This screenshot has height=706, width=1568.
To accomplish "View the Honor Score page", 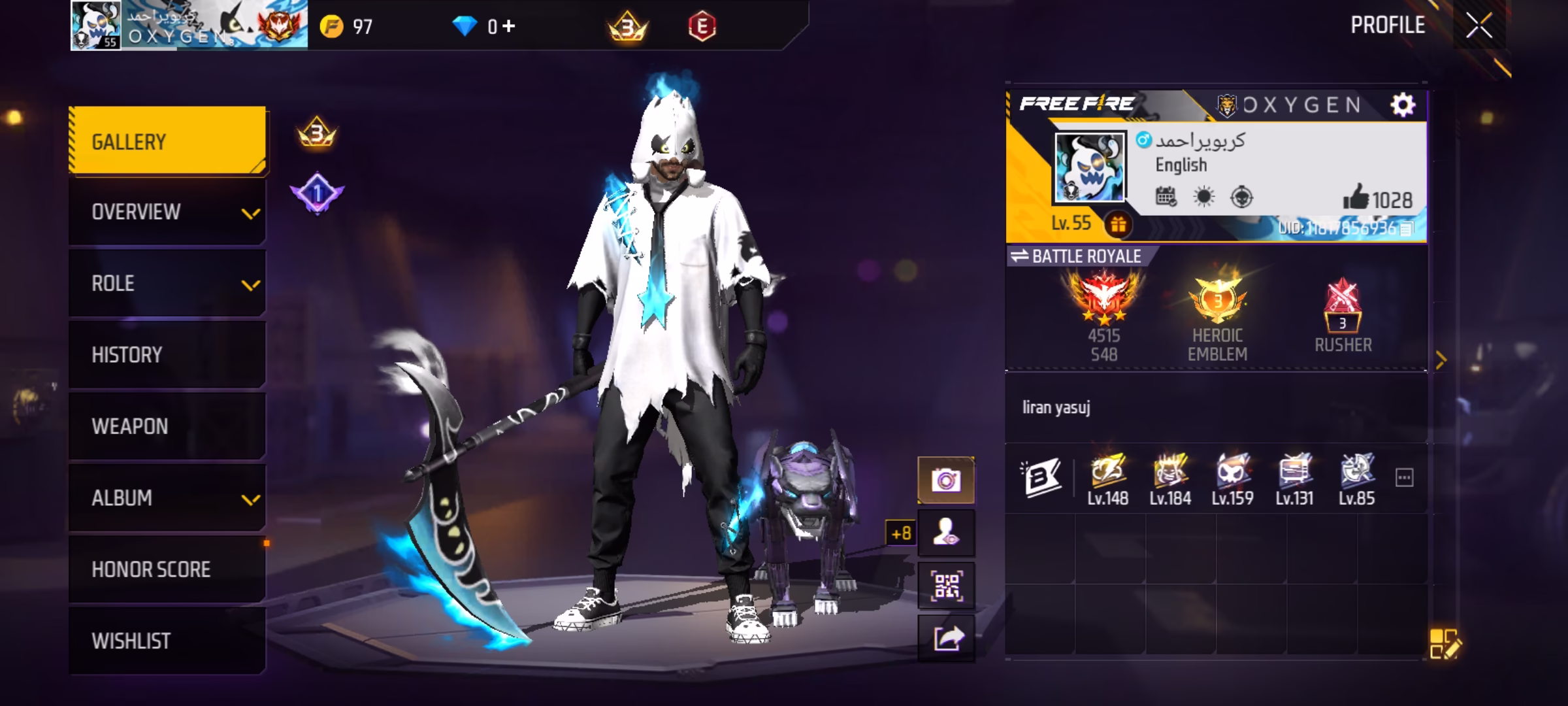I will click(x=167, y=569).
